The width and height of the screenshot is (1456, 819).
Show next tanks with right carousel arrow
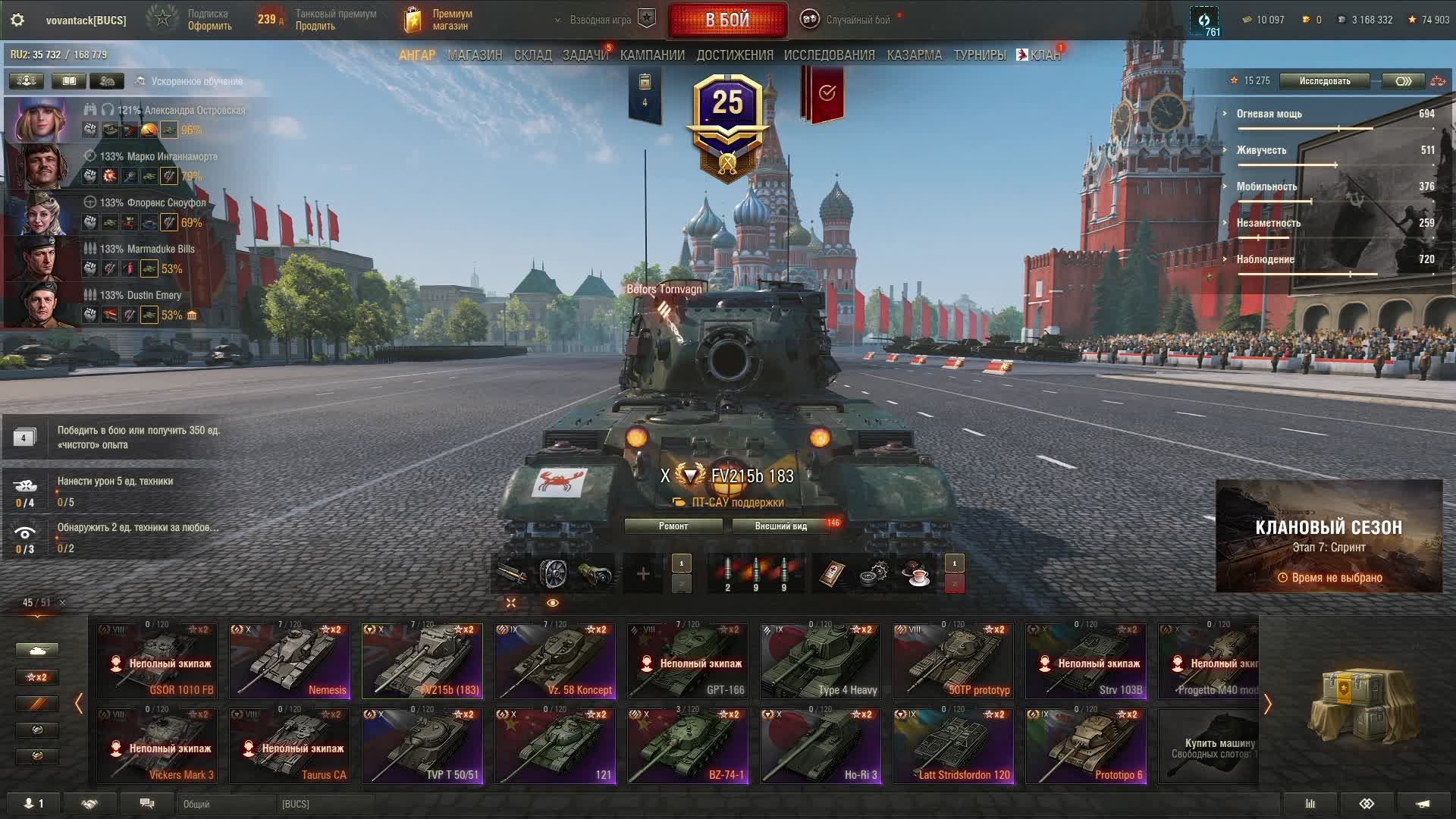coord(1267,704)
